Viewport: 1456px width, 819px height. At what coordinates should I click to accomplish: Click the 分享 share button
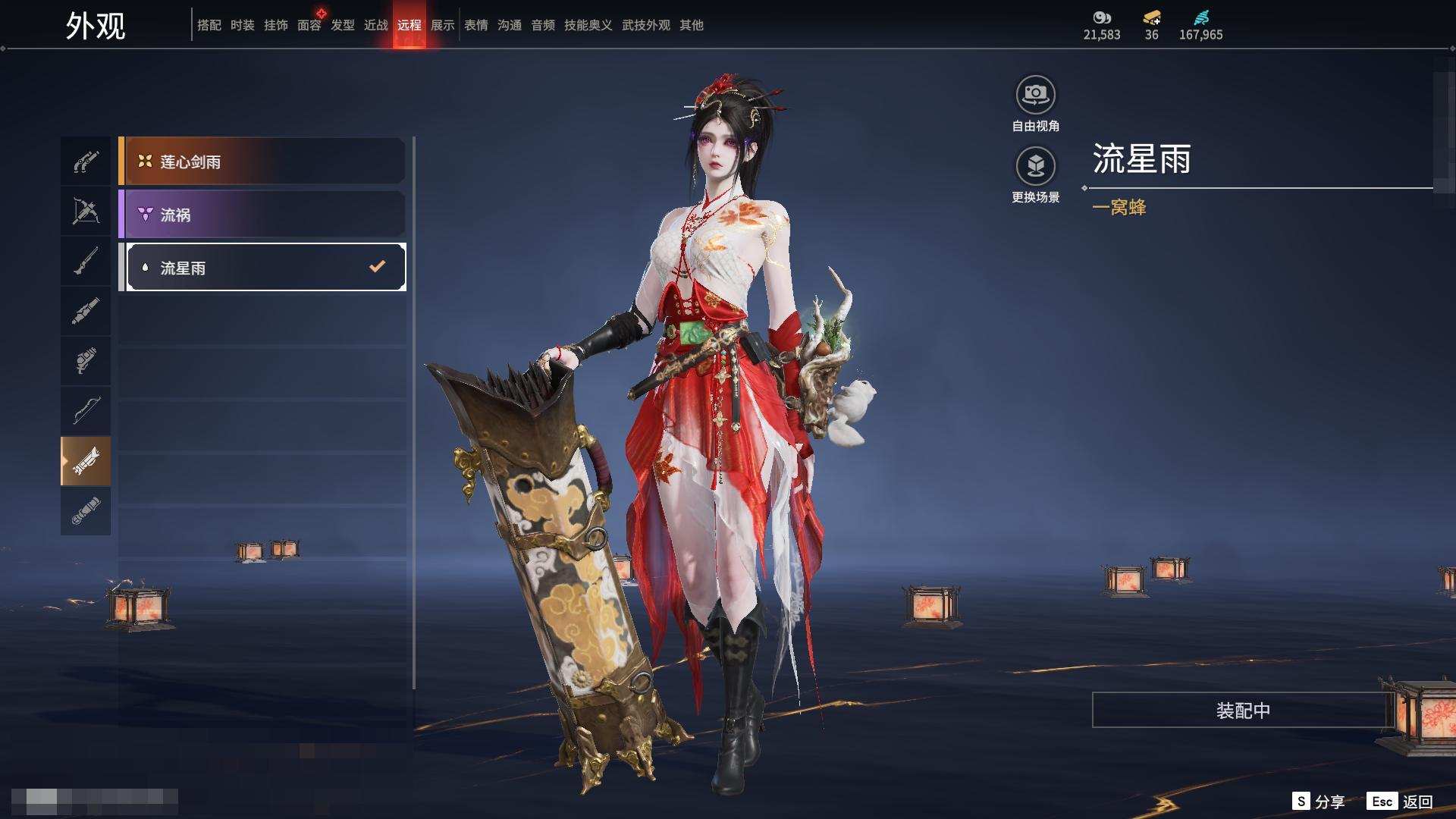pos(1319,802)
